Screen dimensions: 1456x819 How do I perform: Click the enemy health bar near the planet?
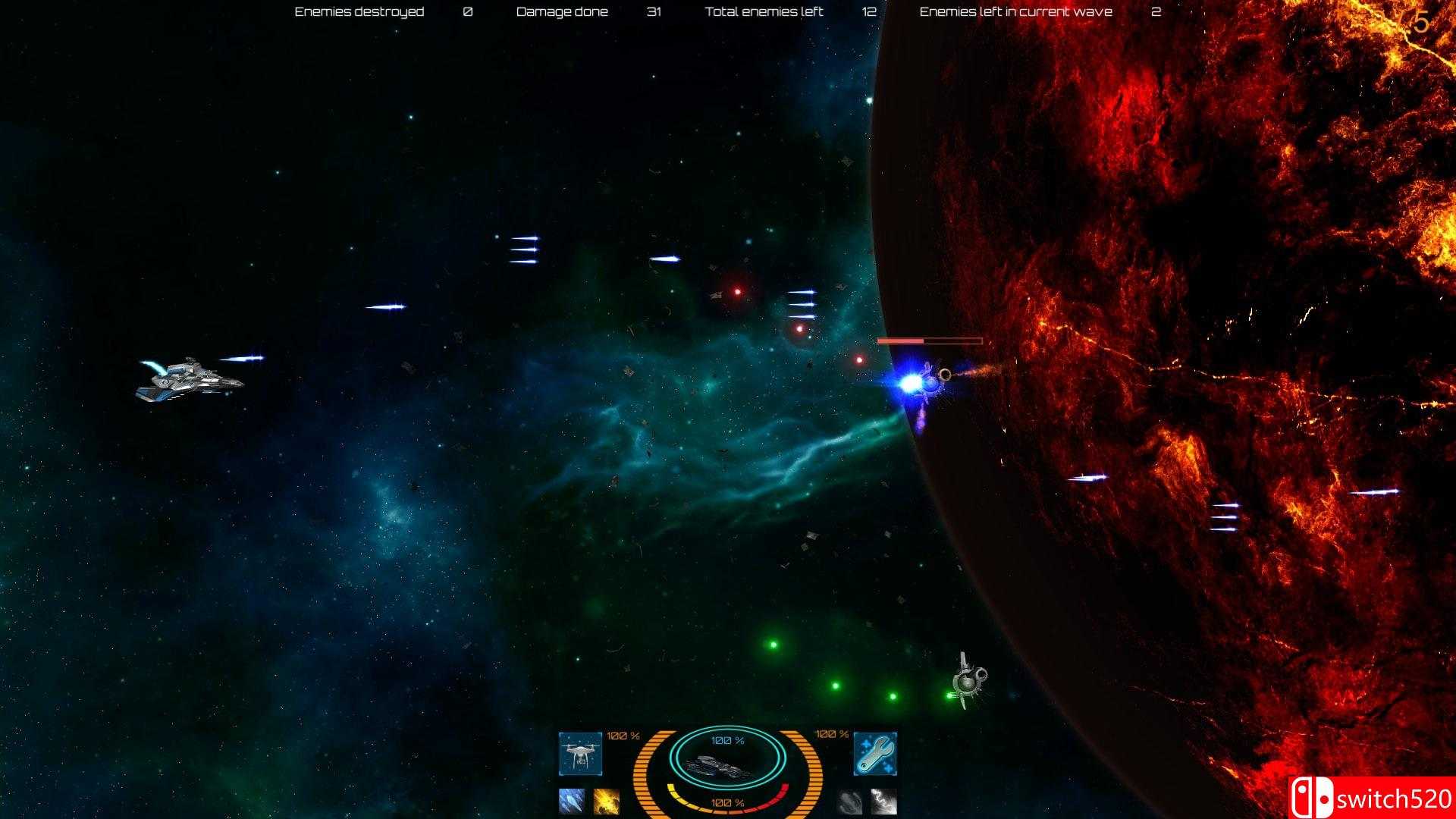pyautogui.click(x=929, y=340)
